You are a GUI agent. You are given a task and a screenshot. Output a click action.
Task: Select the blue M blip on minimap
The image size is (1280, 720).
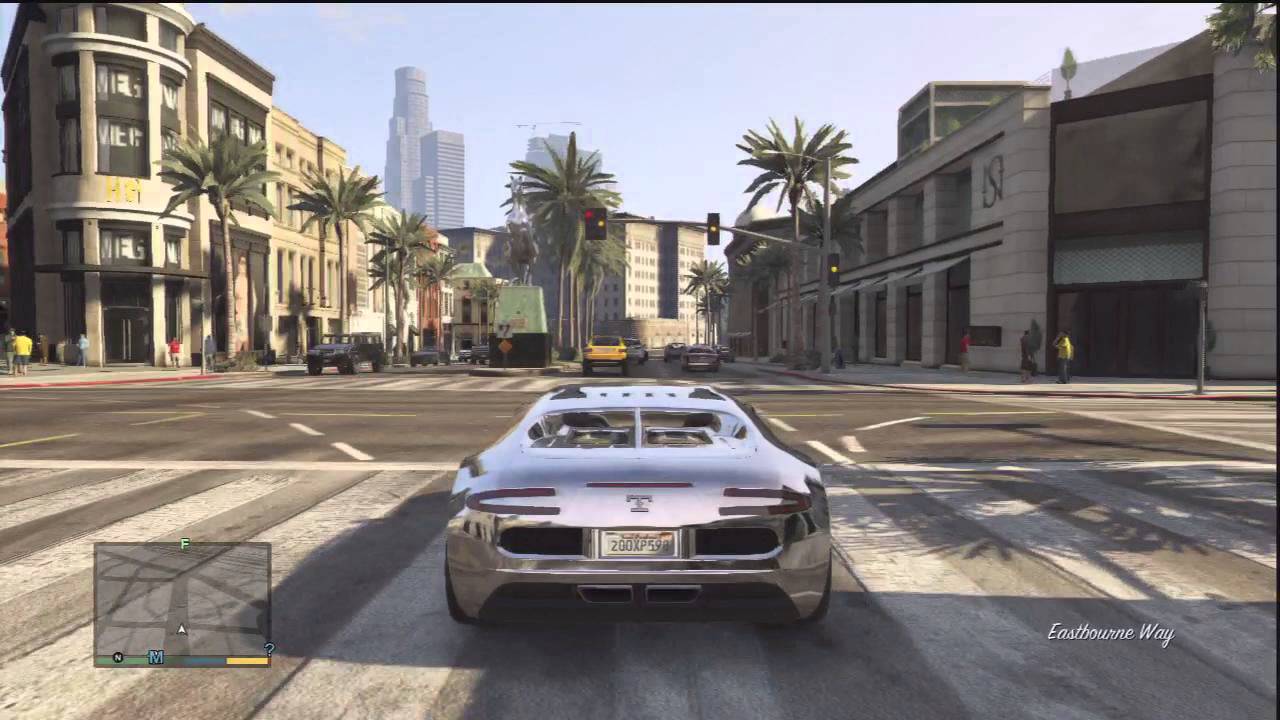(155, 657)
